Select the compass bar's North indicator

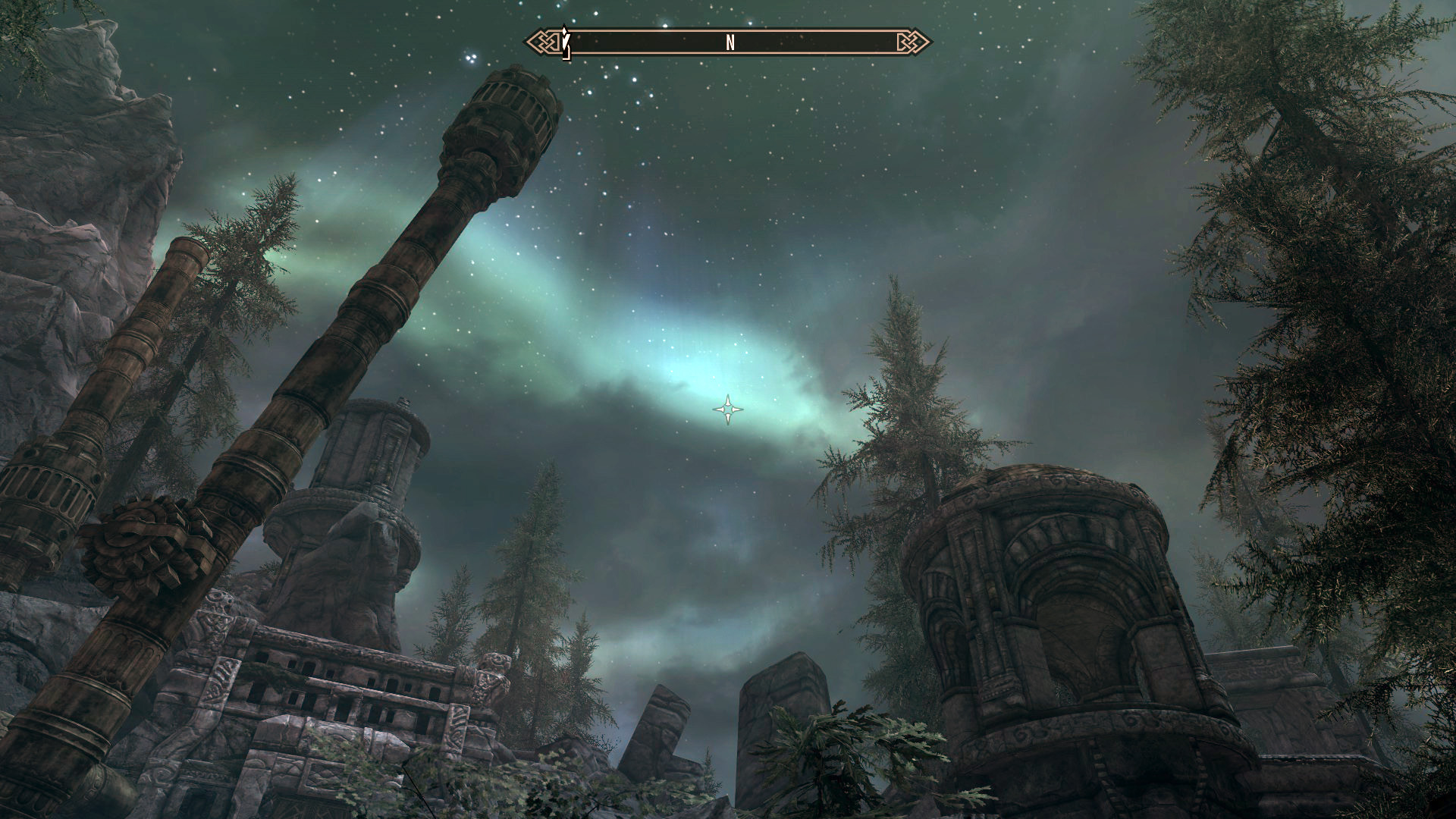pos(730,43)
